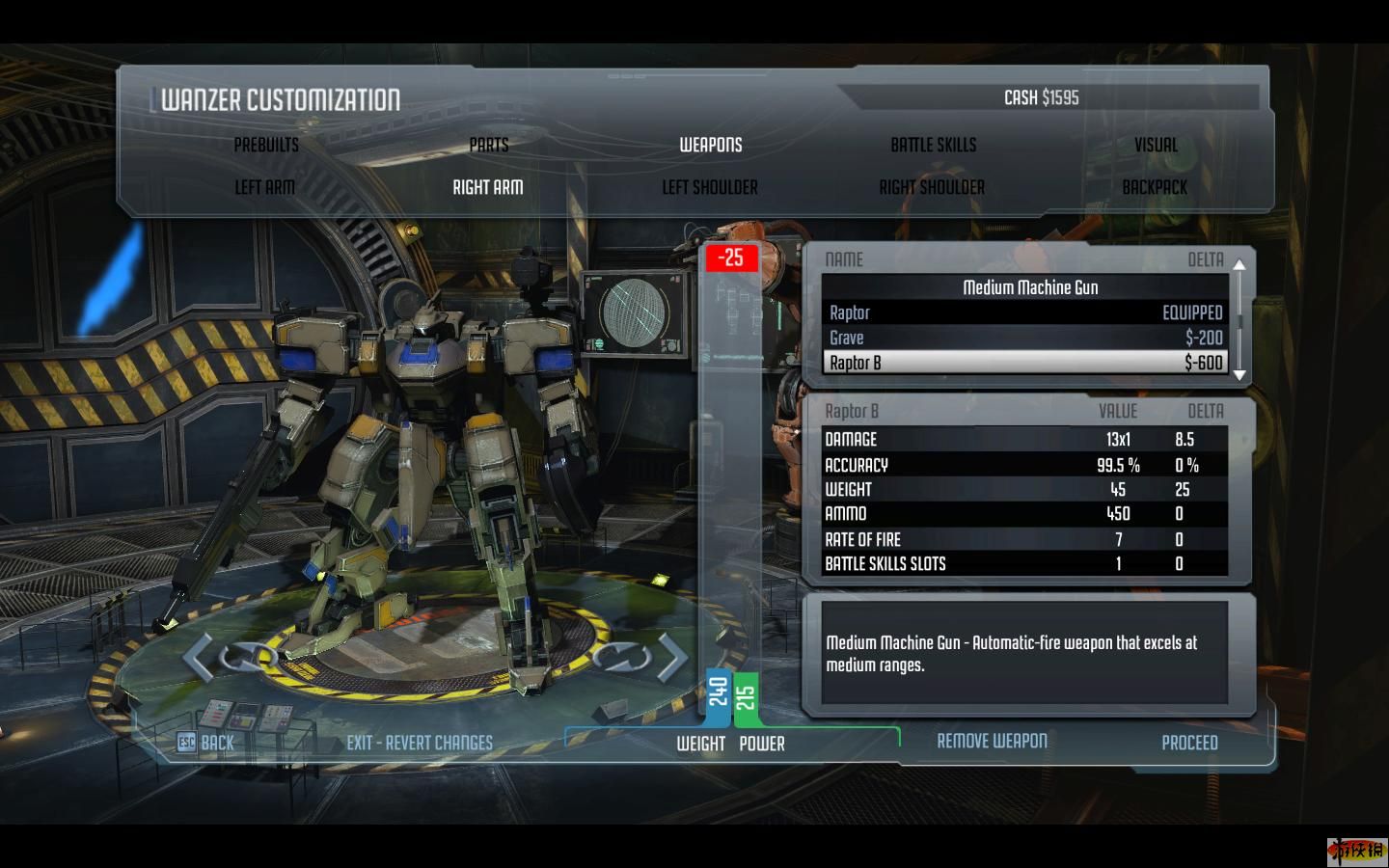1389x868 pixels.
Task: Click Remove Weapon
Action: [x=992, y=741]
